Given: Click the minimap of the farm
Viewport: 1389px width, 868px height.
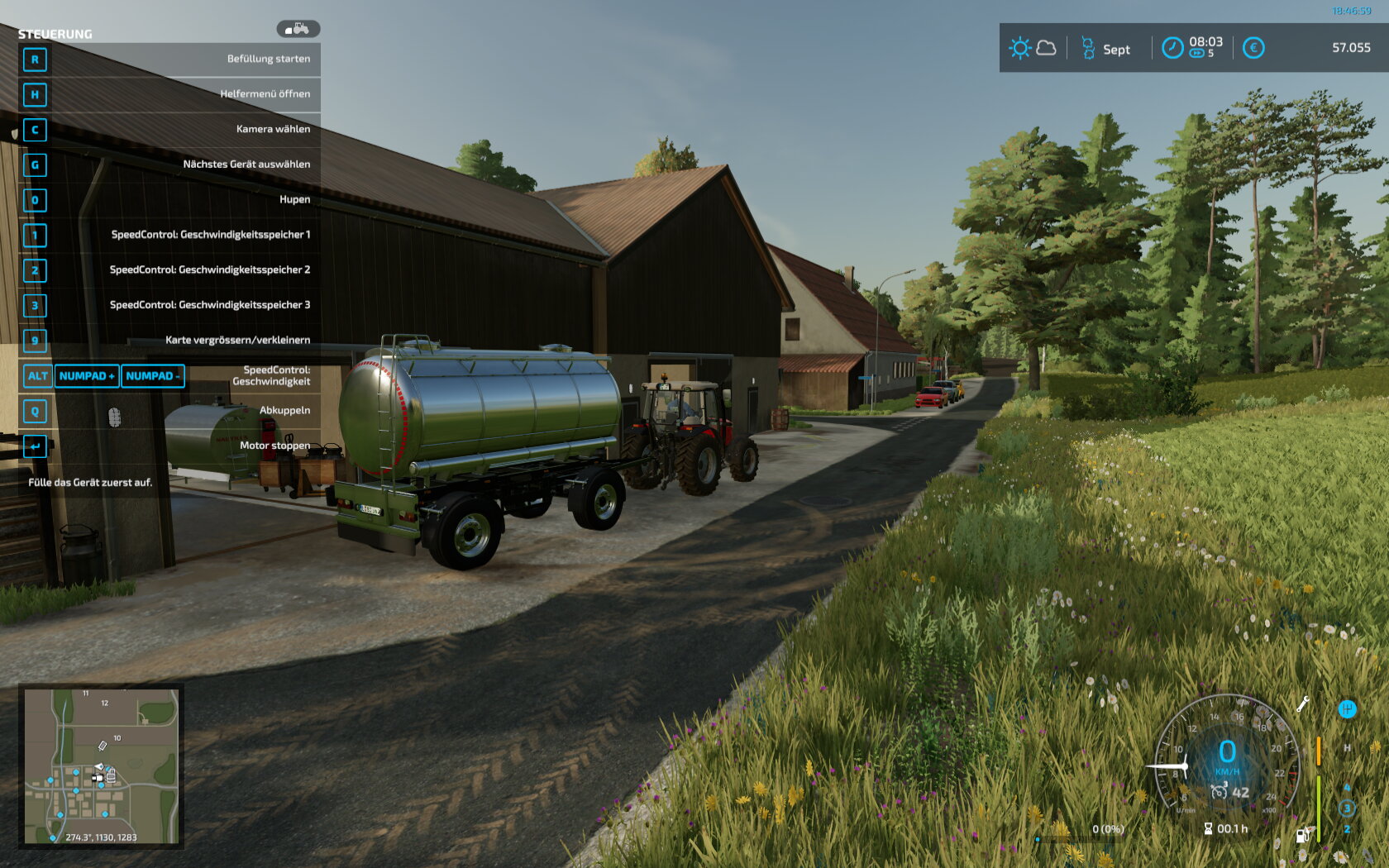Looking at the screenshot, I should pyautogui.click(x=101, y=765).
